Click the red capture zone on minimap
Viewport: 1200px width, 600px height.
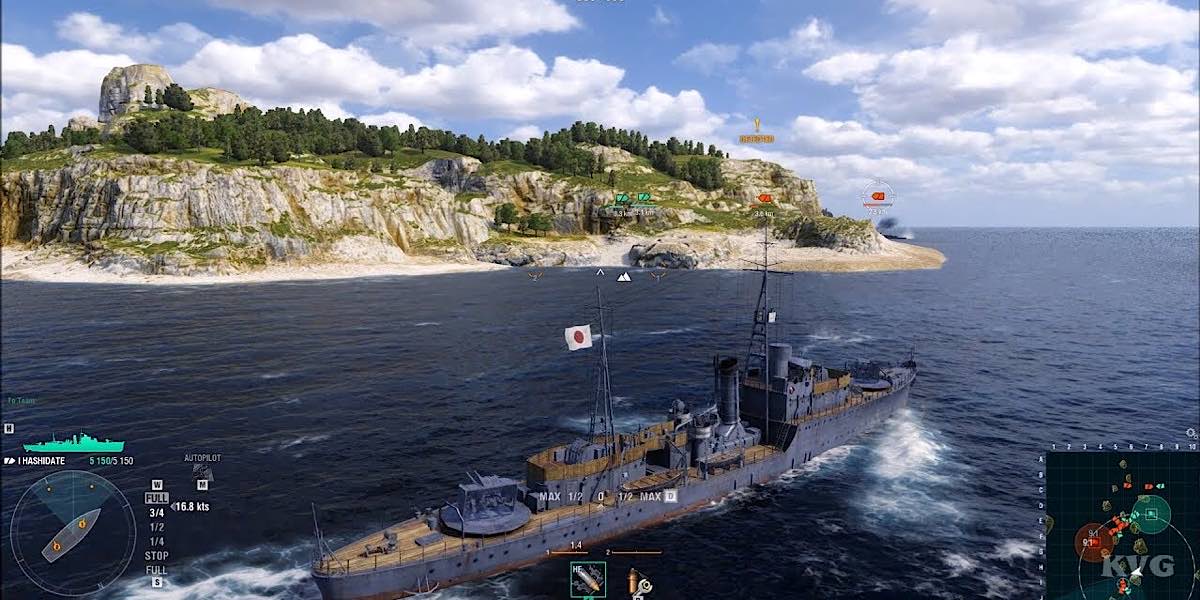[x=1093, y=542]
